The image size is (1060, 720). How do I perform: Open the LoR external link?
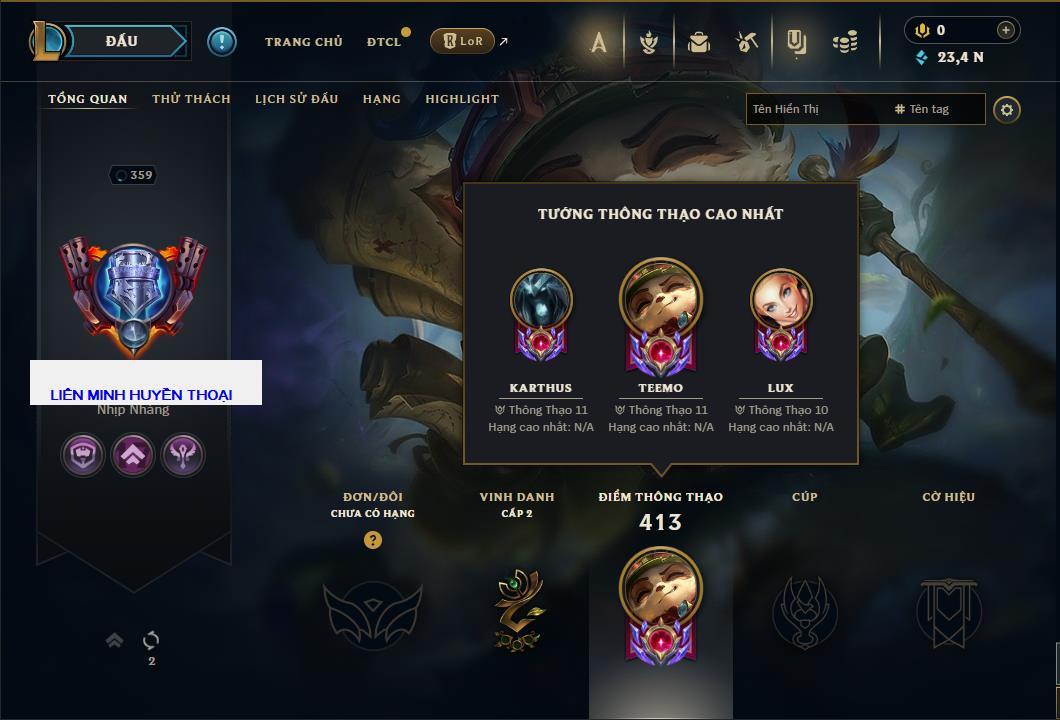coord(462,41)
